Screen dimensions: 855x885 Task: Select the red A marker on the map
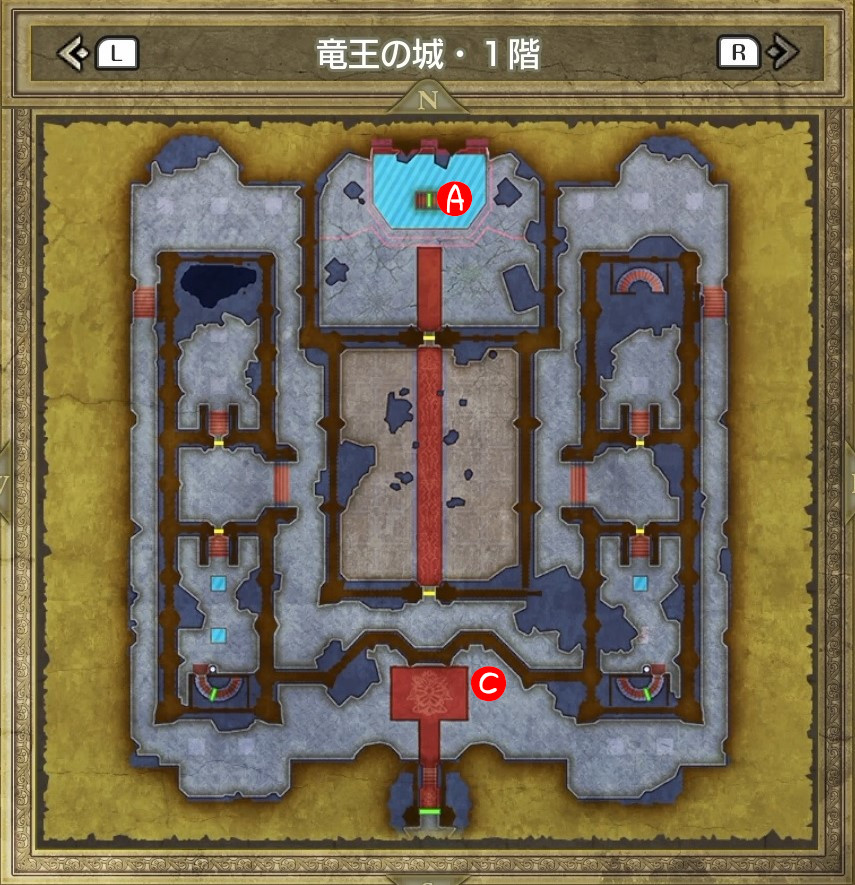pyautogui.click(x=456, y=198)
